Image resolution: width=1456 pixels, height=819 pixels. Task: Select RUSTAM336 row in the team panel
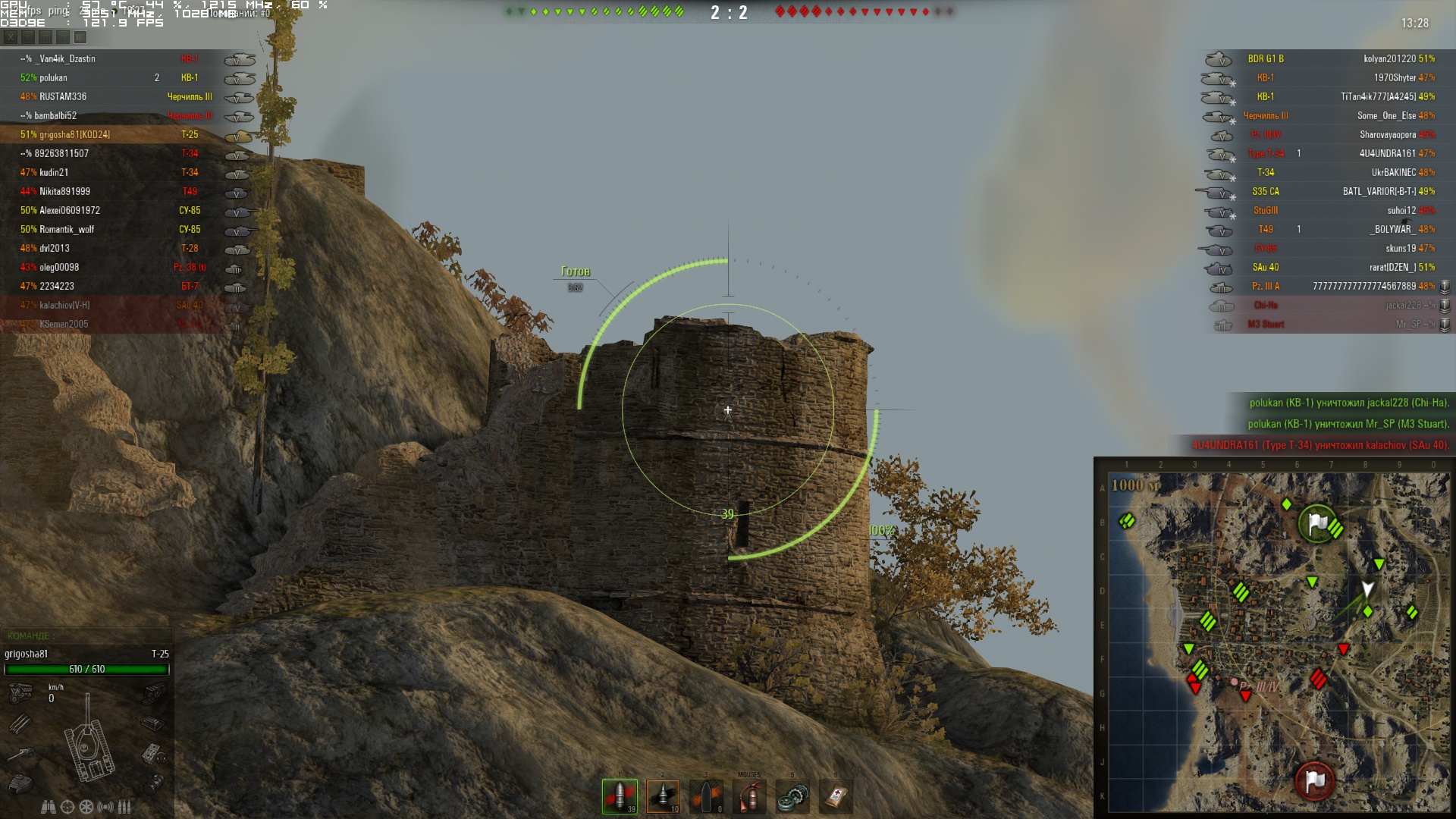tap(63, 96)
